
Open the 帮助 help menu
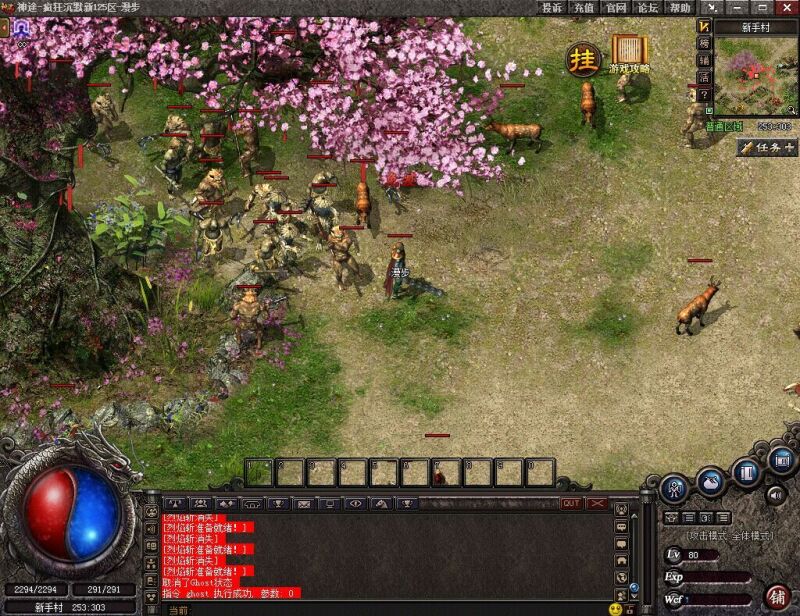[679, 7]
